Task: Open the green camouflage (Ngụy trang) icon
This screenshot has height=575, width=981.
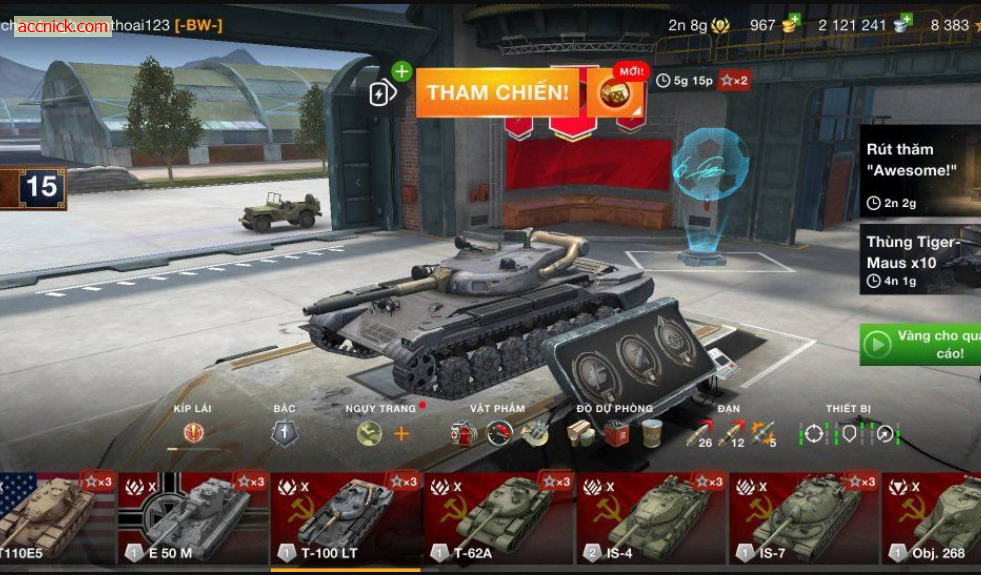Action: 369,433
